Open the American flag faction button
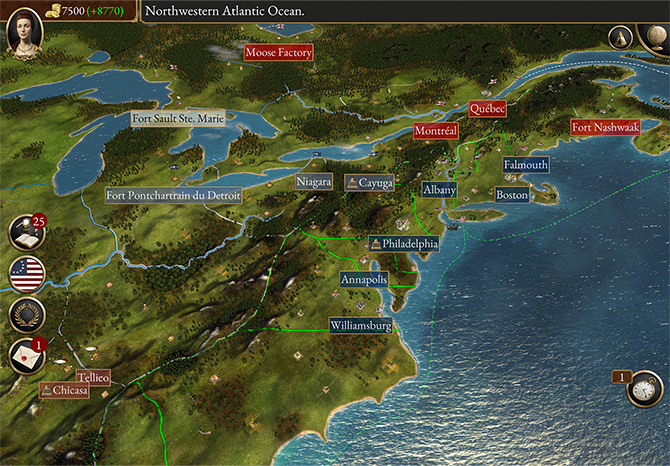 [x=27, y=273]
